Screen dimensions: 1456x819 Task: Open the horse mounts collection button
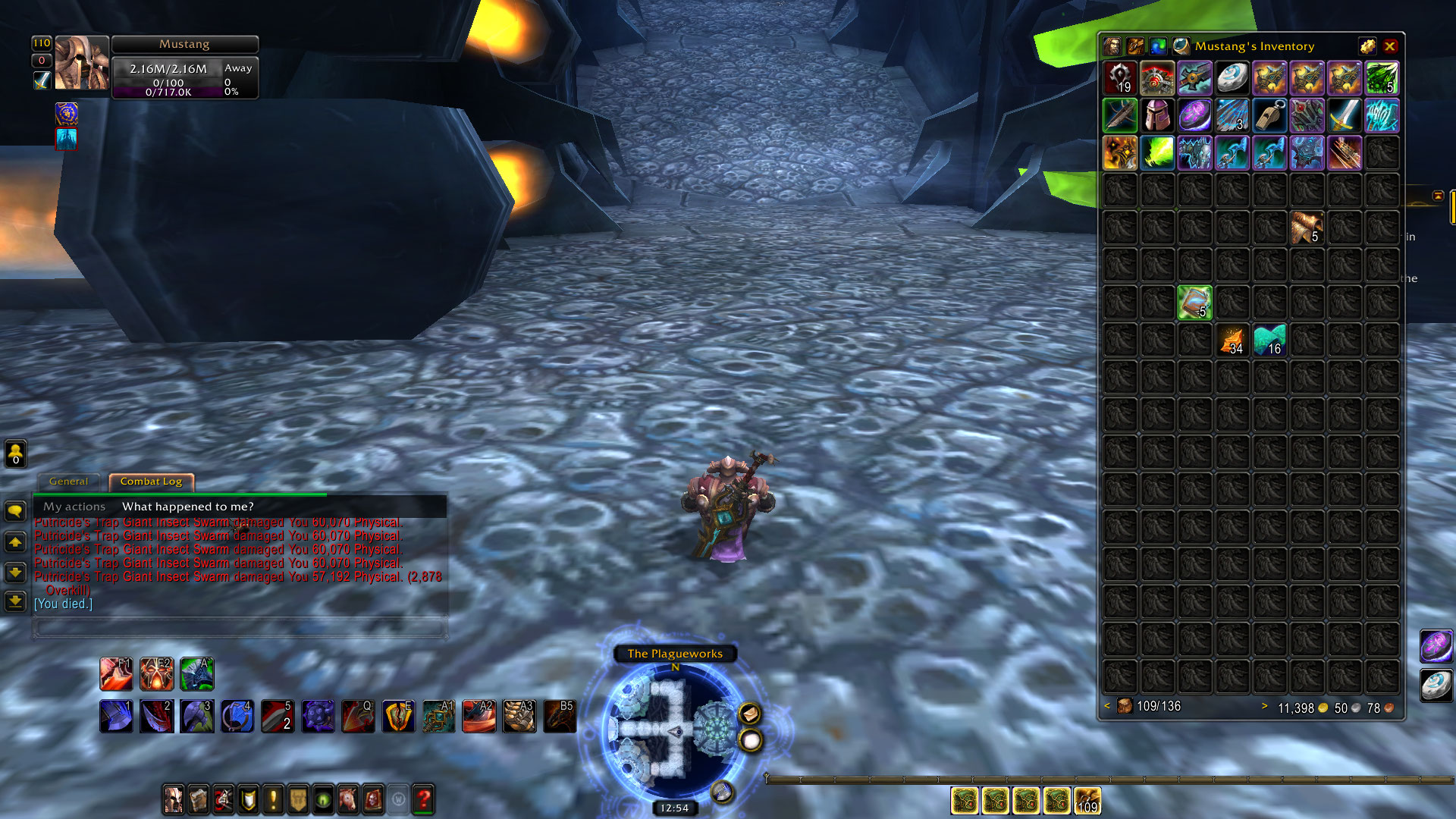pyautogui.click(x=348, y=799)
